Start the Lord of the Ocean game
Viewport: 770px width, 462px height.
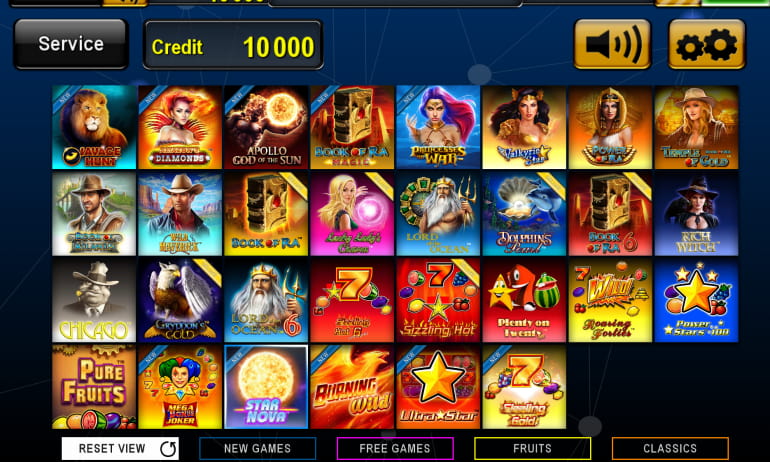[438, 213]
